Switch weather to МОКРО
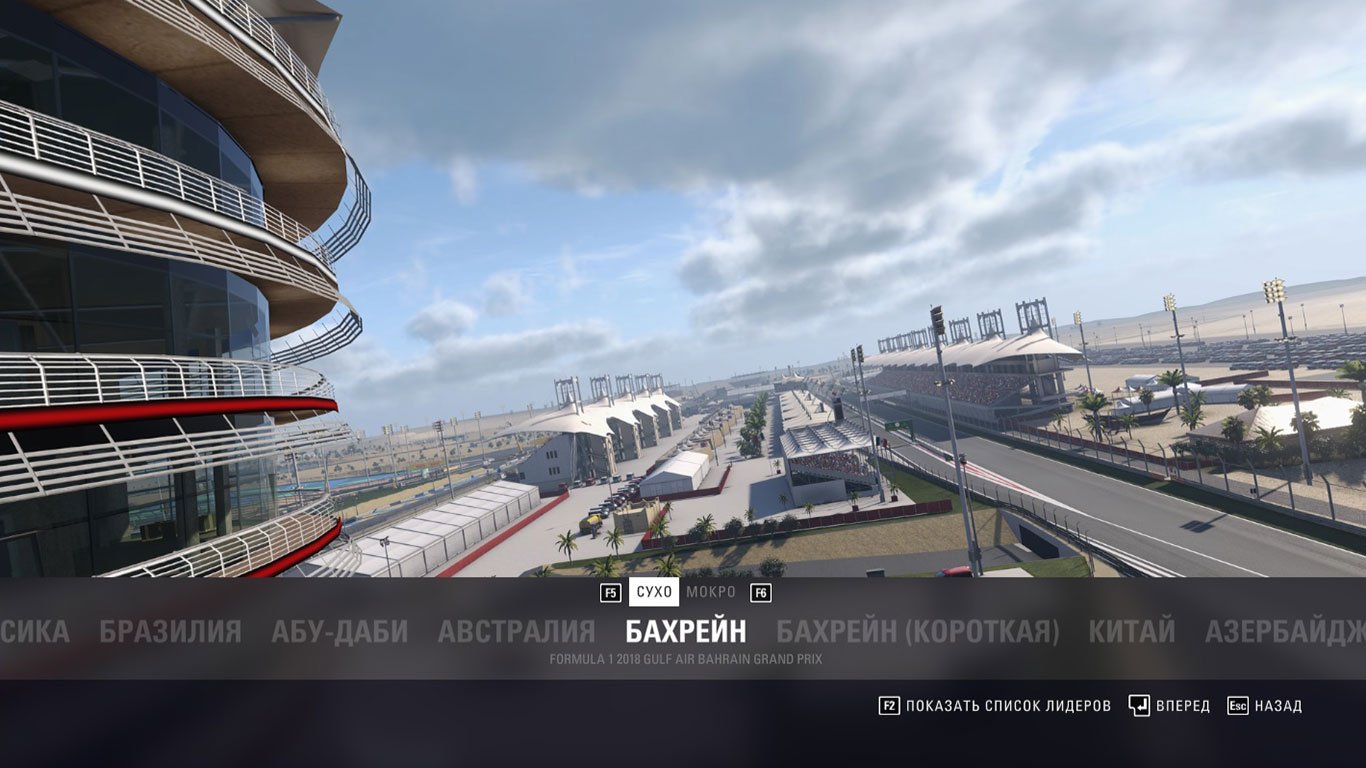 [x=712, y=592]
